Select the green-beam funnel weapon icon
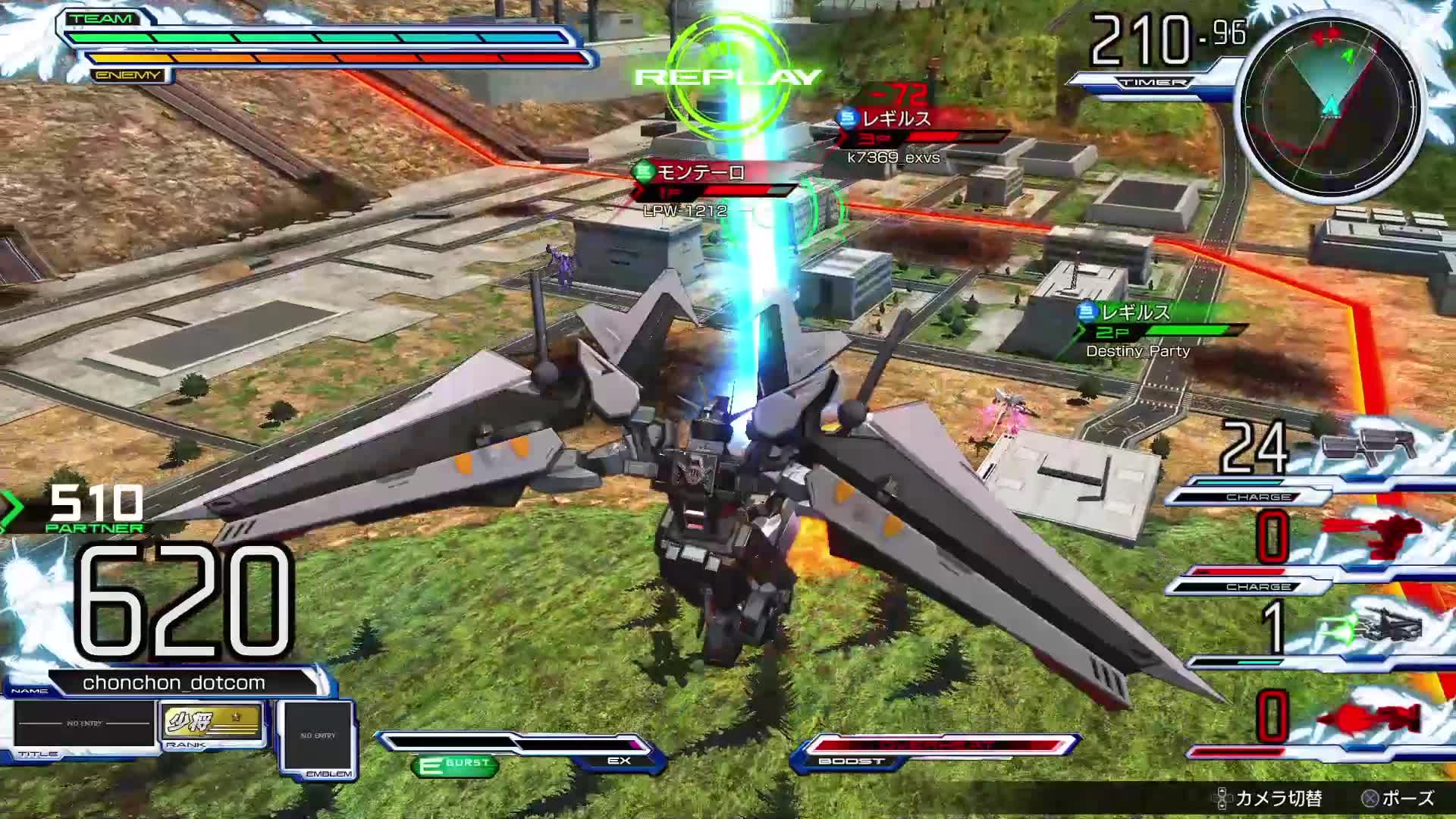1456x819 pixels. click(x=1373, y=628)
